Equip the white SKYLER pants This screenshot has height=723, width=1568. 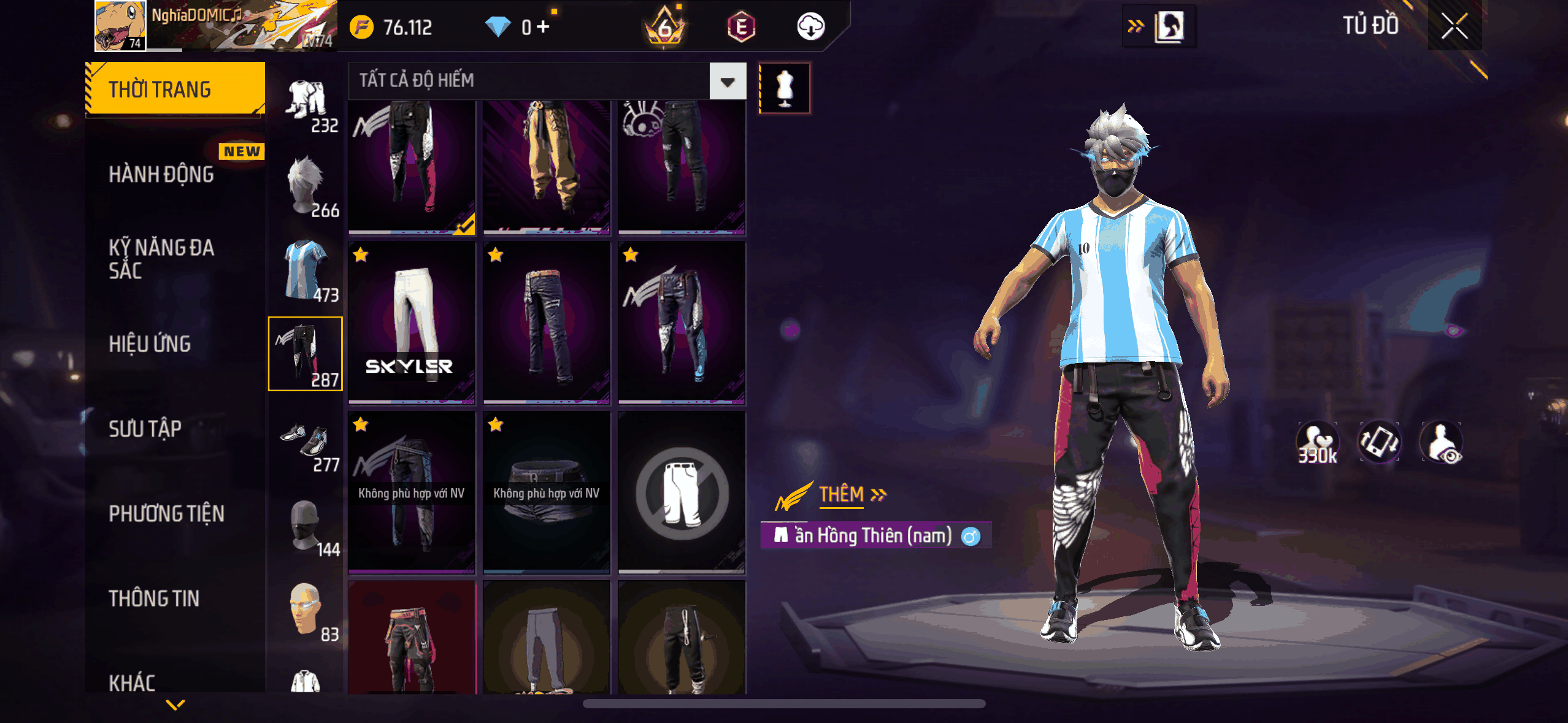(412, 323)
